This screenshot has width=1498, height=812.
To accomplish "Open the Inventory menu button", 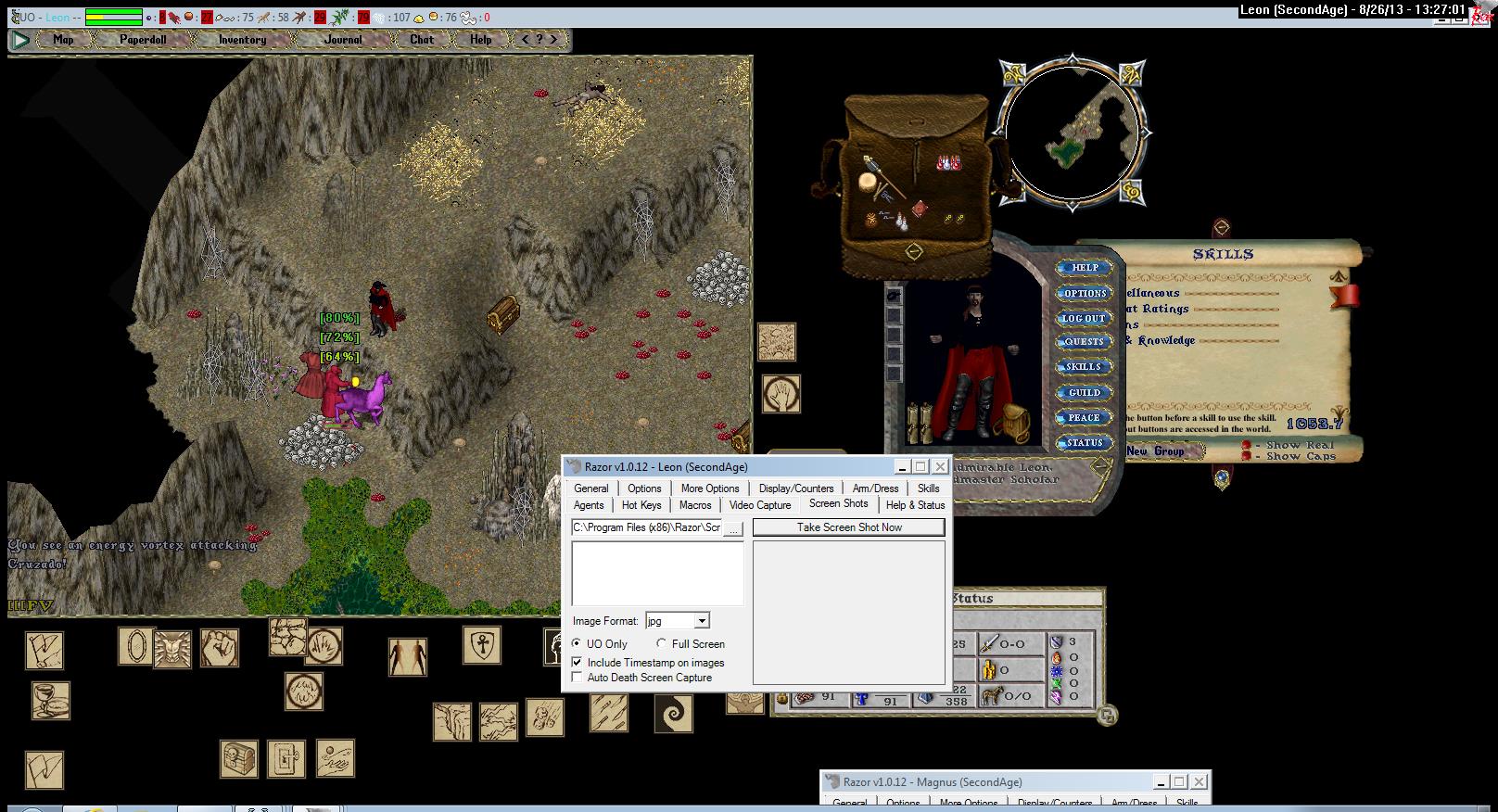I will pos(242,40).
